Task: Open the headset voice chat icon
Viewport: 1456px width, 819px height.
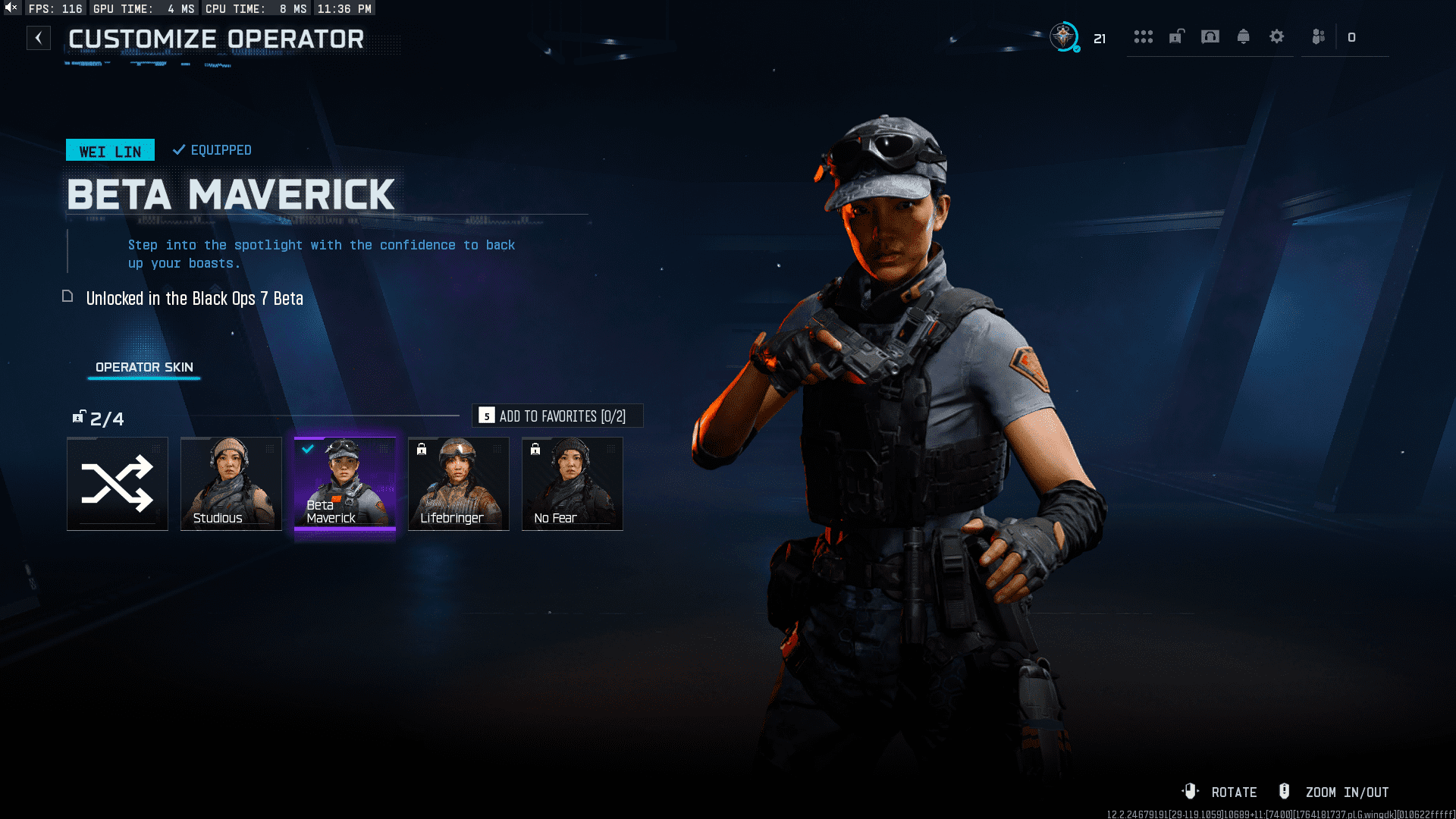Action: click(x=1210, y=36)
